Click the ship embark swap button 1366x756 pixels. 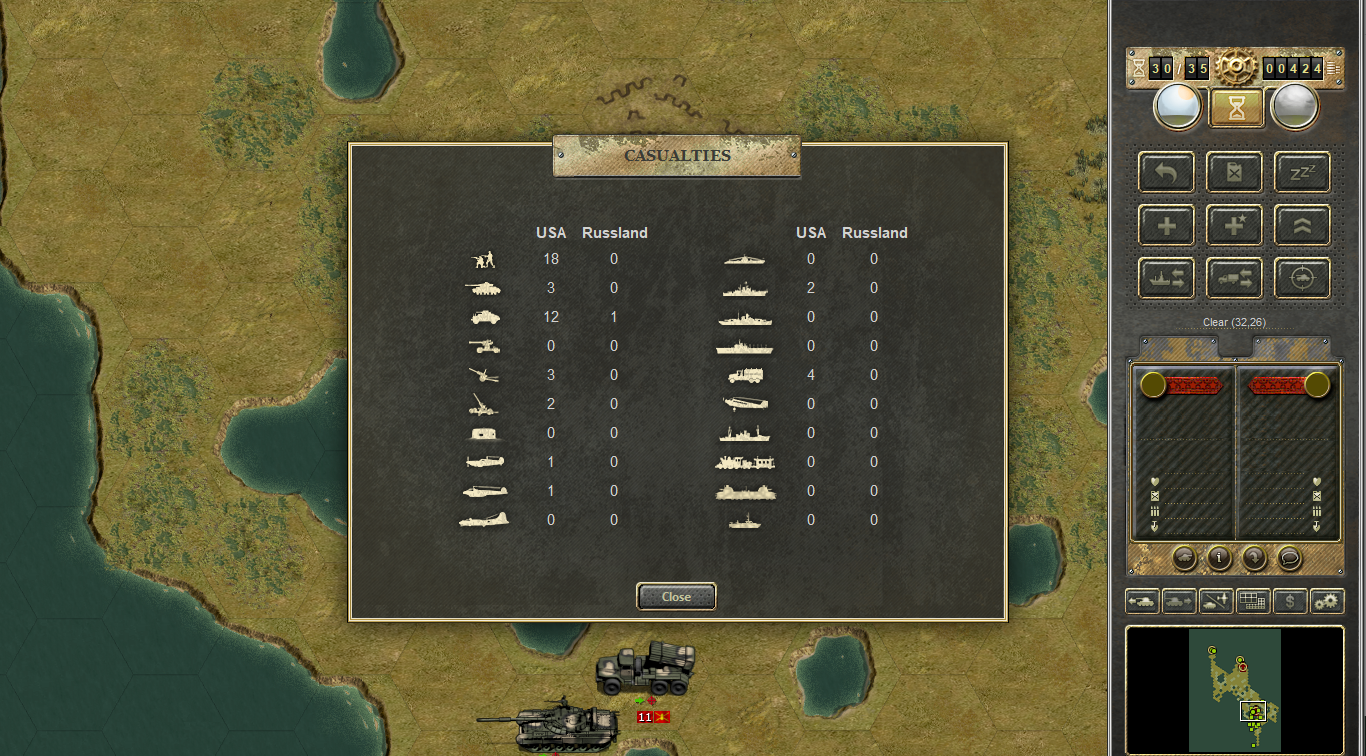tap(1166, 278)
